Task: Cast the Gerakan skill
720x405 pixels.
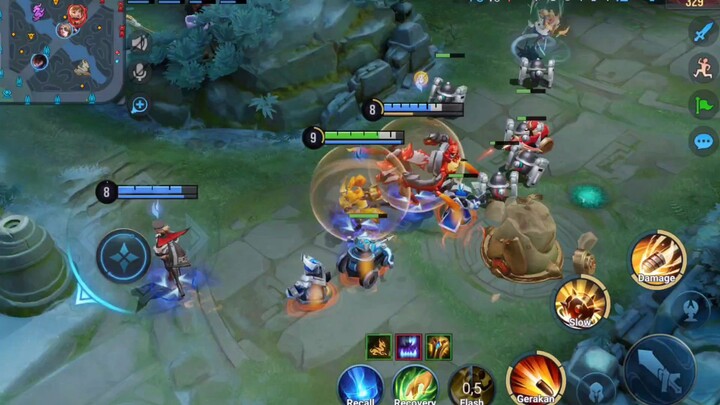Action: 535,380
